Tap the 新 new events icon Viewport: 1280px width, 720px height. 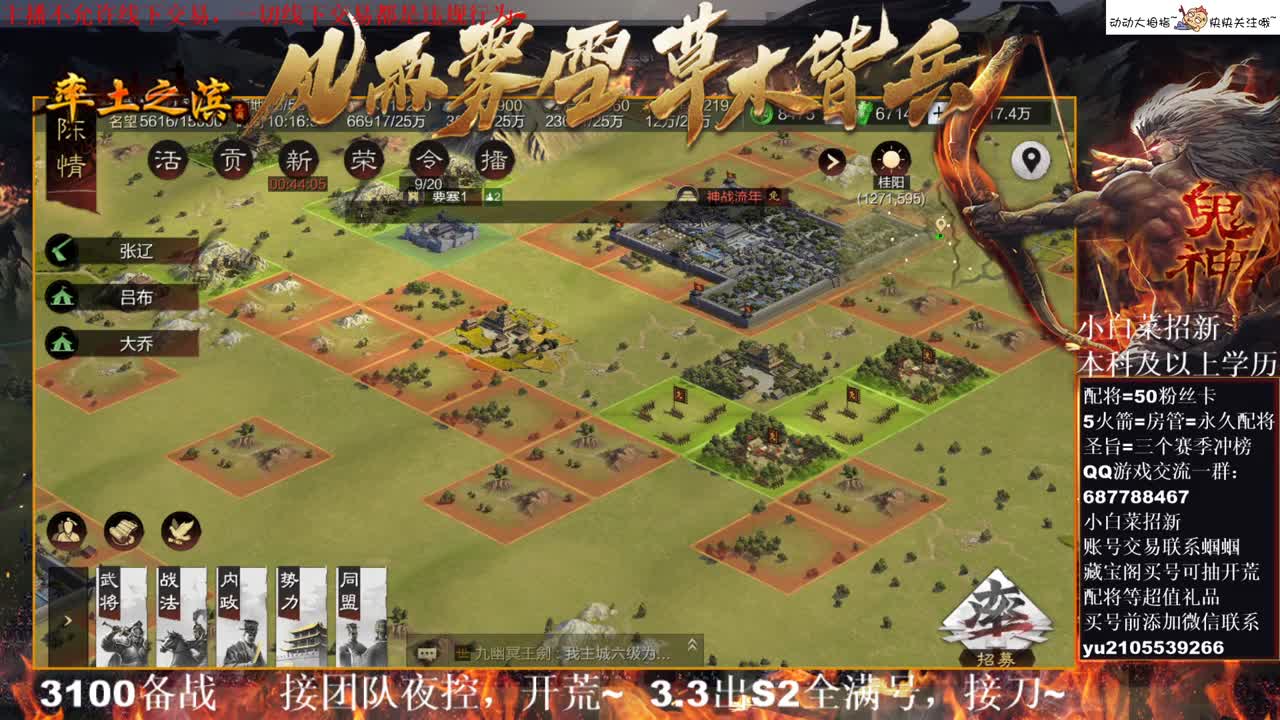[297, 160]
